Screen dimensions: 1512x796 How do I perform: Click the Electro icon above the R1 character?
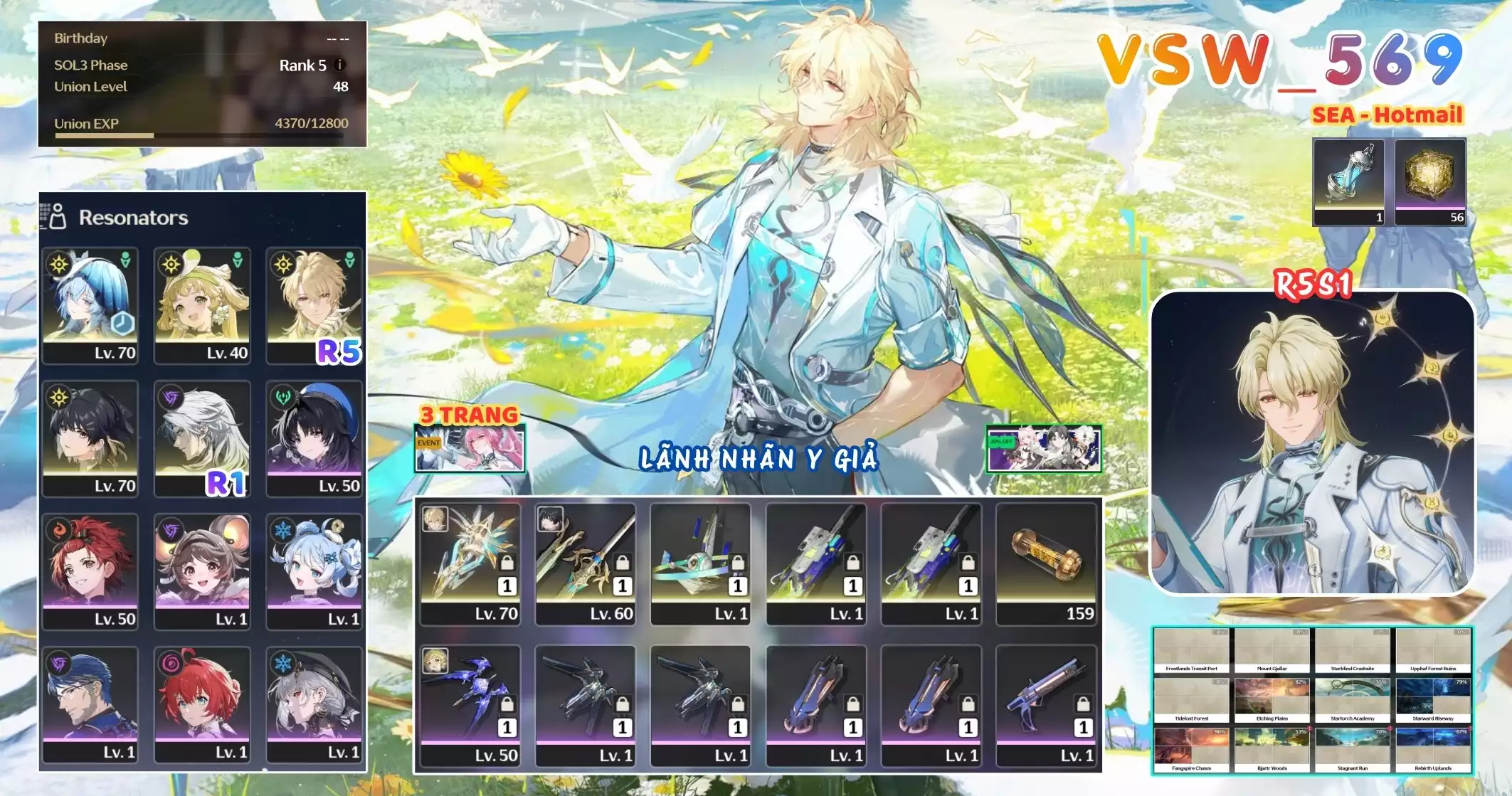coord(170,396)
